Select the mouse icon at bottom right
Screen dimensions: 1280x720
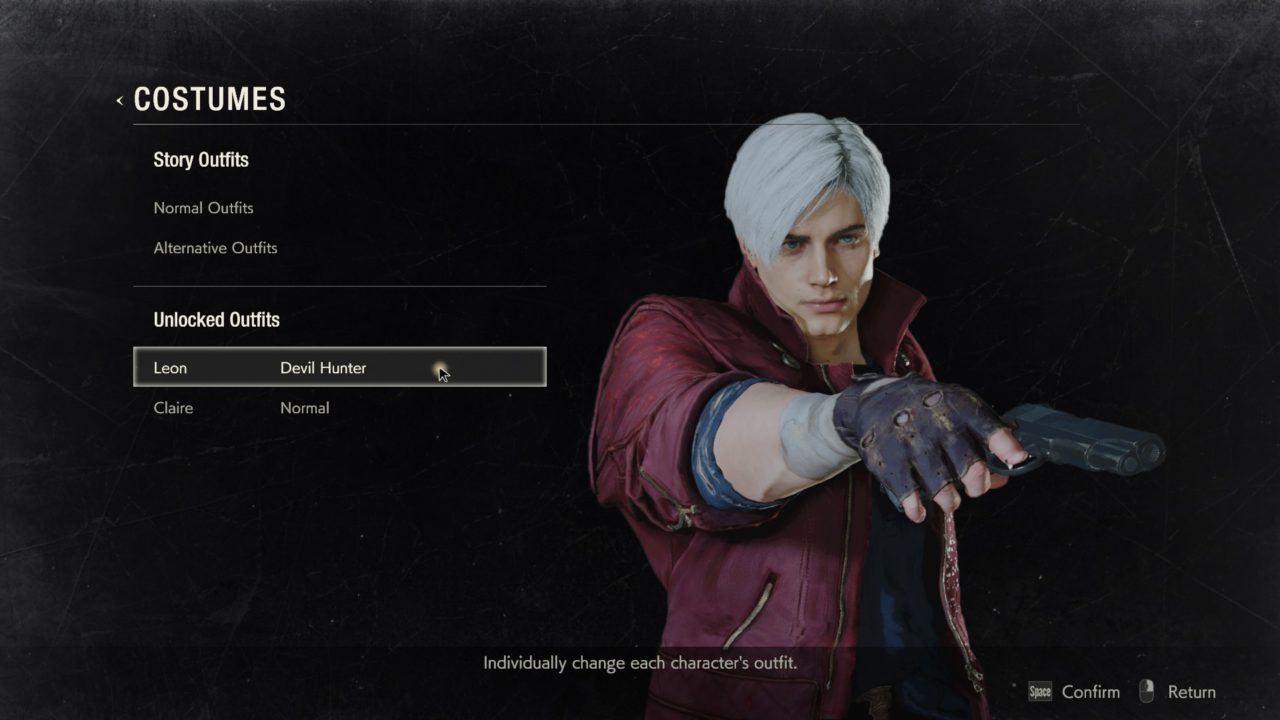pos(1146,691)
